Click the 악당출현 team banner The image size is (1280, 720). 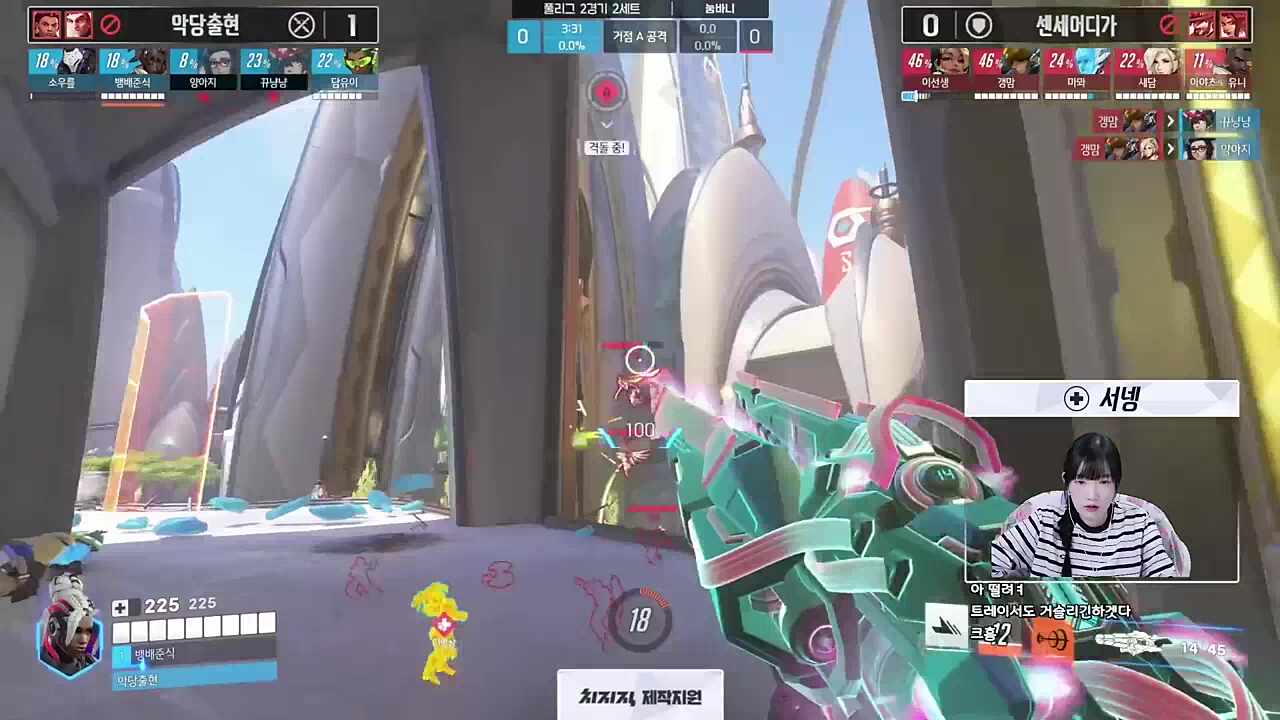click(x=203, y=25)
